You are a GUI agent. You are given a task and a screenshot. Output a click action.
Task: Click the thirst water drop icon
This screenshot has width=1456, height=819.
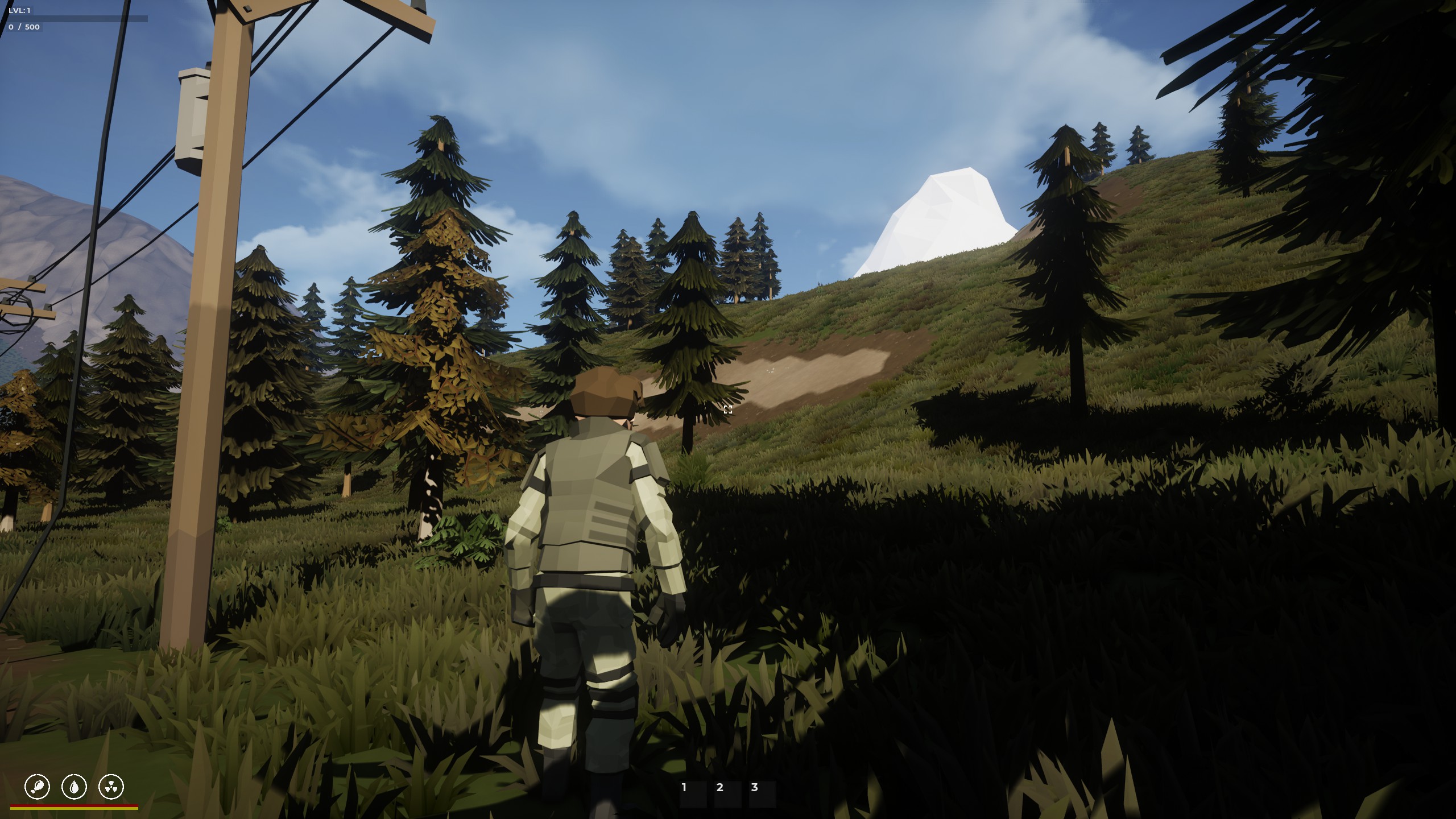click(x=74, y=787)
